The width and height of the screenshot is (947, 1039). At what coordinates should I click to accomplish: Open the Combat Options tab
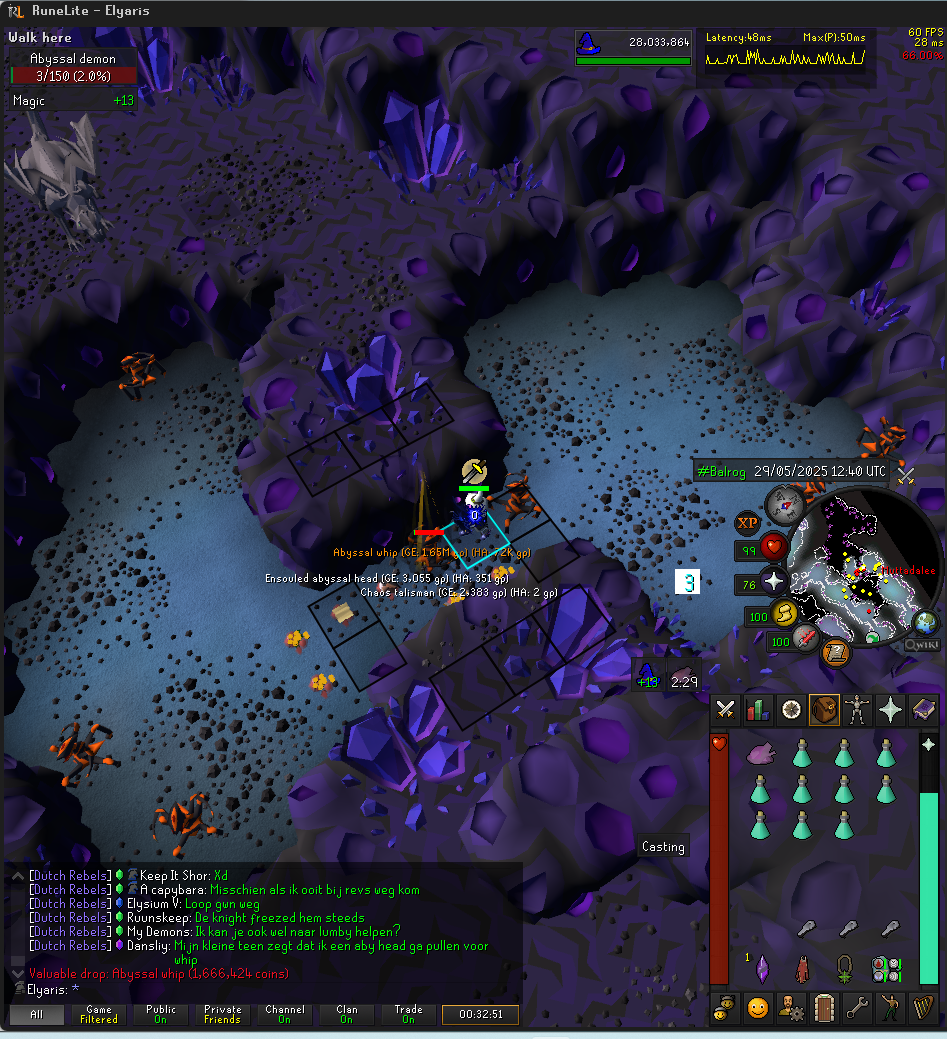tap(726, 710)
